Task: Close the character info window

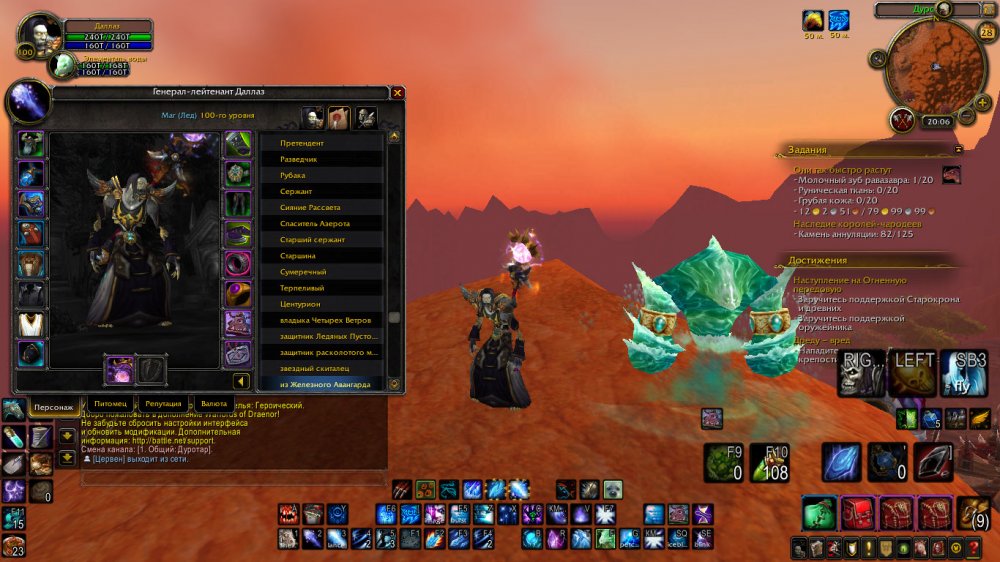Action: [398, 93]
